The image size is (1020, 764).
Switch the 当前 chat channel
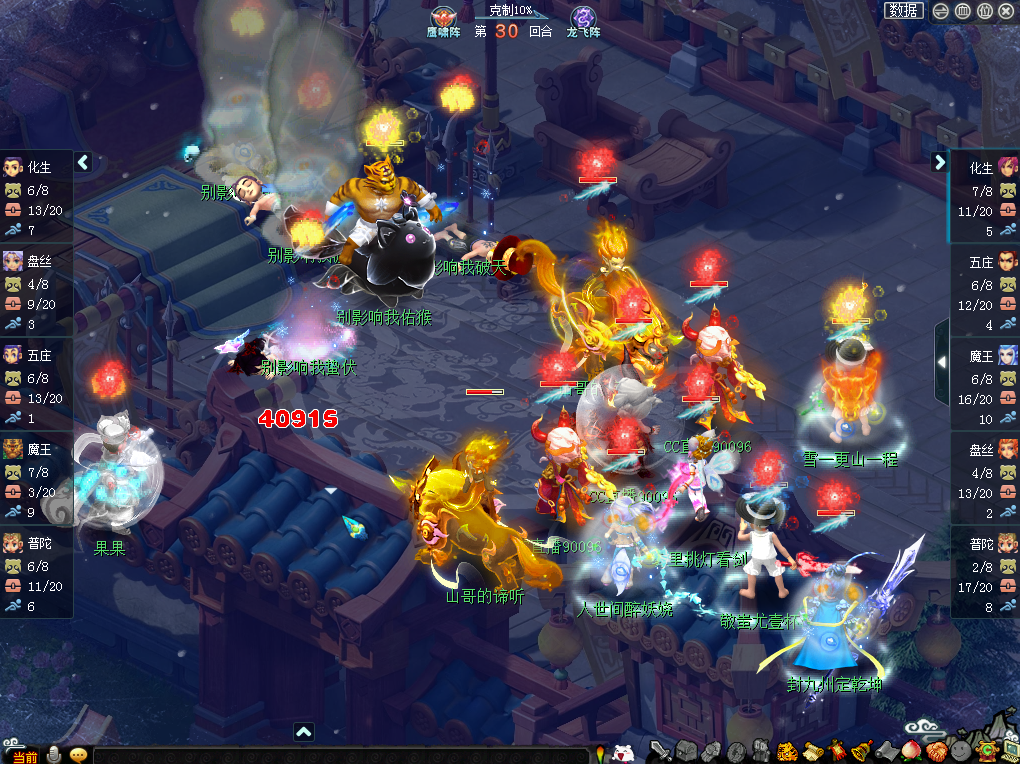tap(25, 756)
